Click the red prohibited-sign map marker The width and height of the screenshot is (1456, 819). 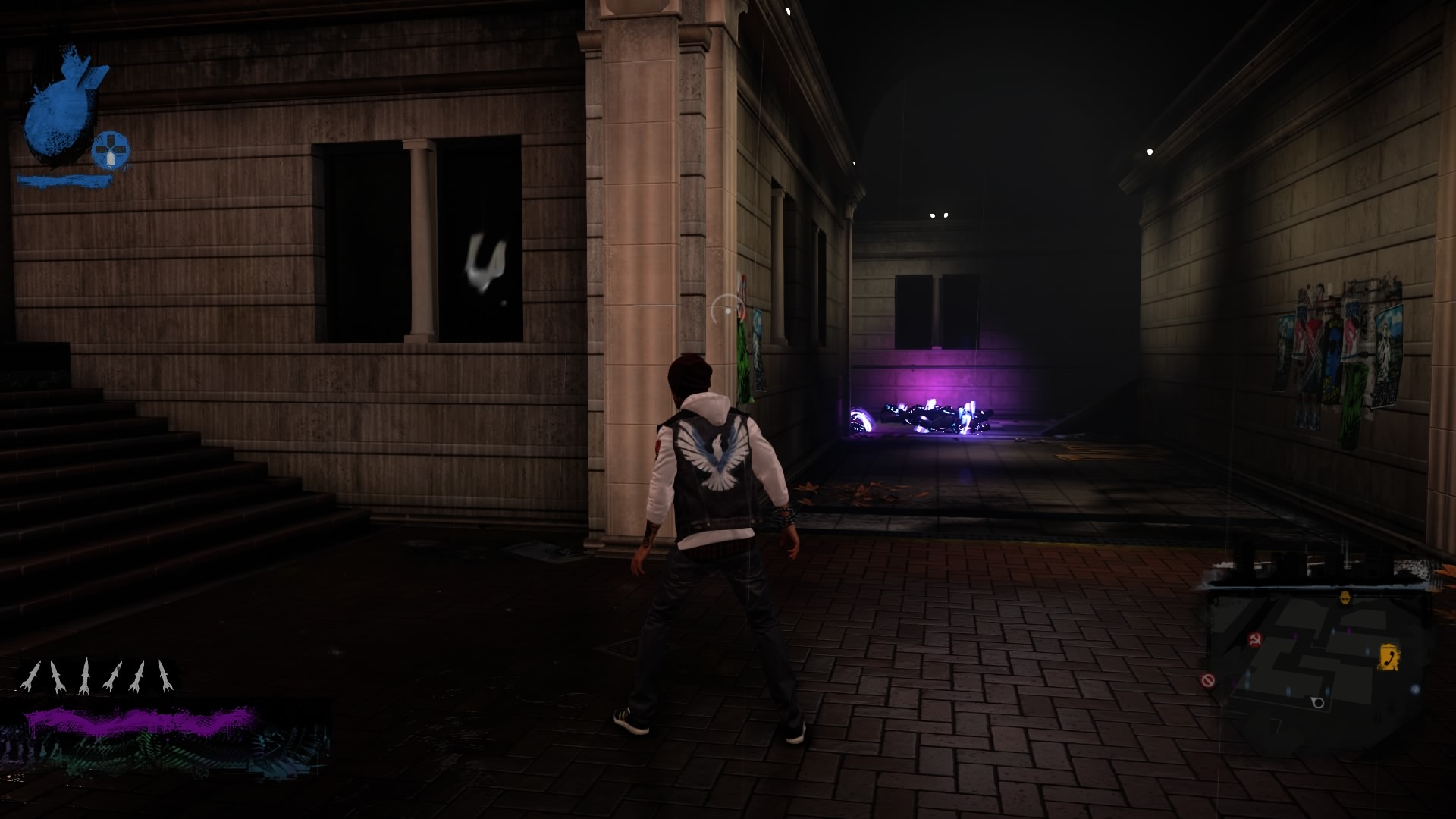pyautogui.click(x=1208, y=680)
